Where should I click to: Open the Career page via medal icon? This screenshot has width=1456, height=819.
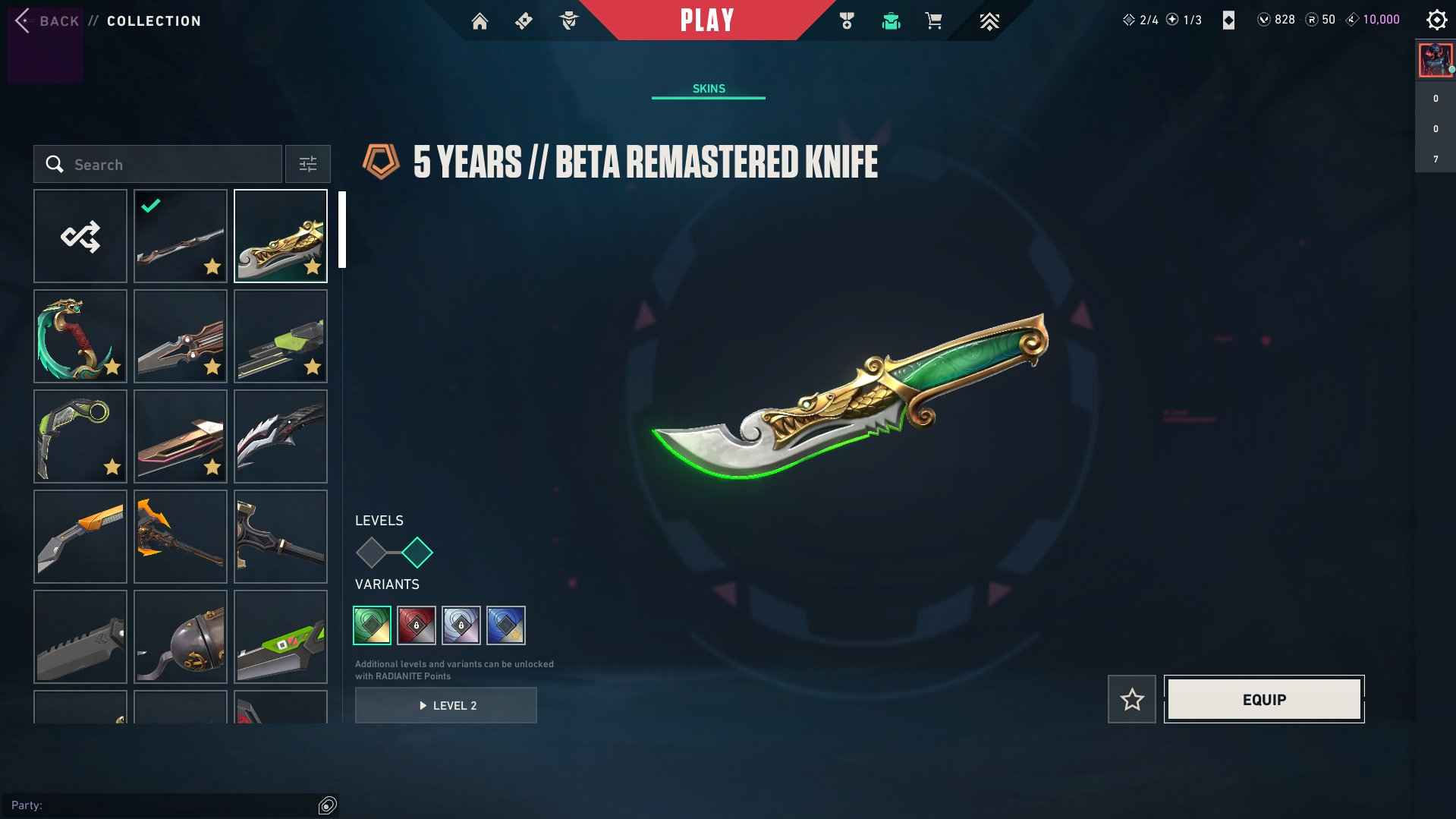pos(847,20)
